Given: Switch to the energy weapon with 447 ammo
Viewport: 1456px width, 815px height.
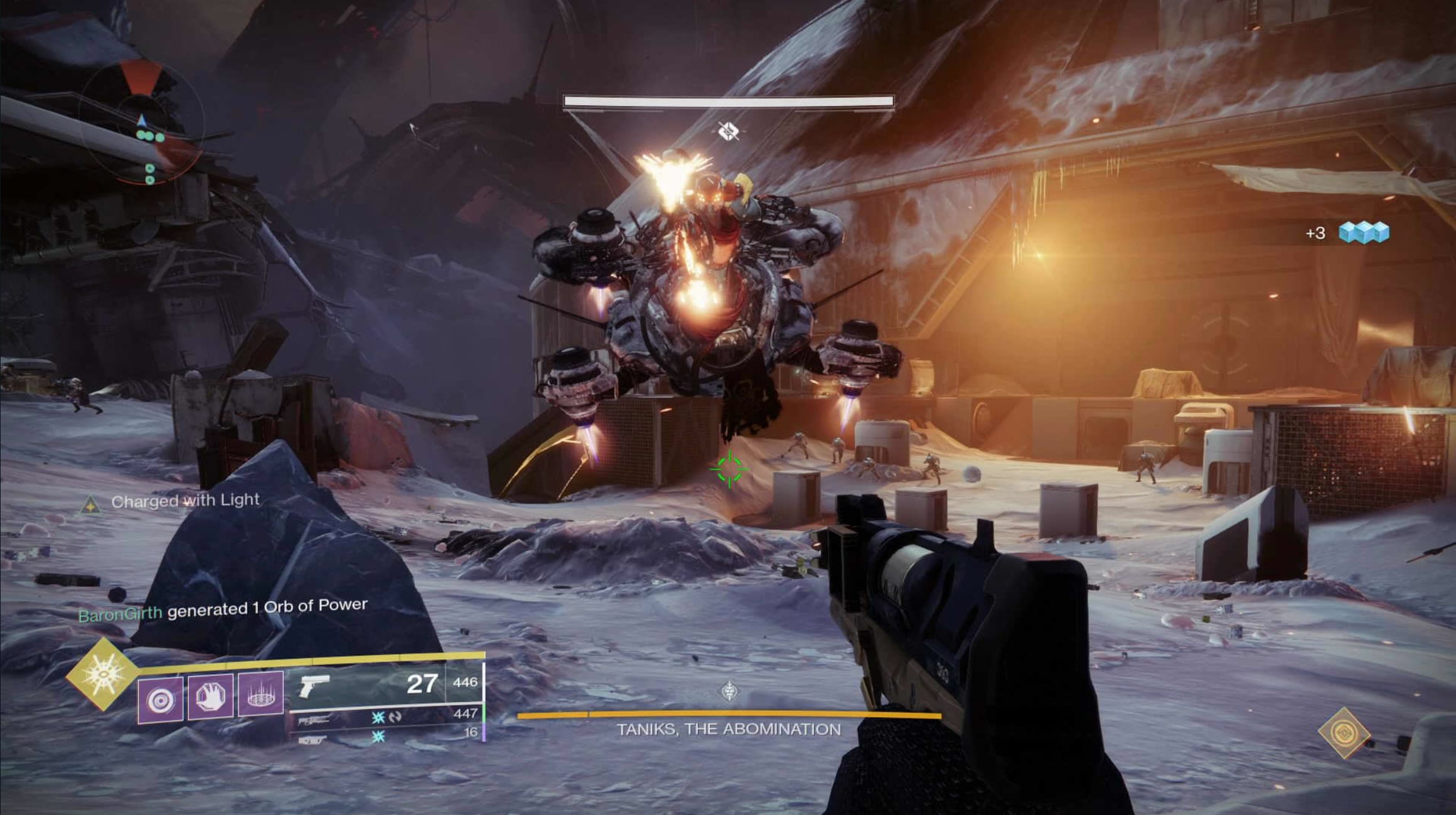Looking at the screenshot, I should click(x=386, y=717).
